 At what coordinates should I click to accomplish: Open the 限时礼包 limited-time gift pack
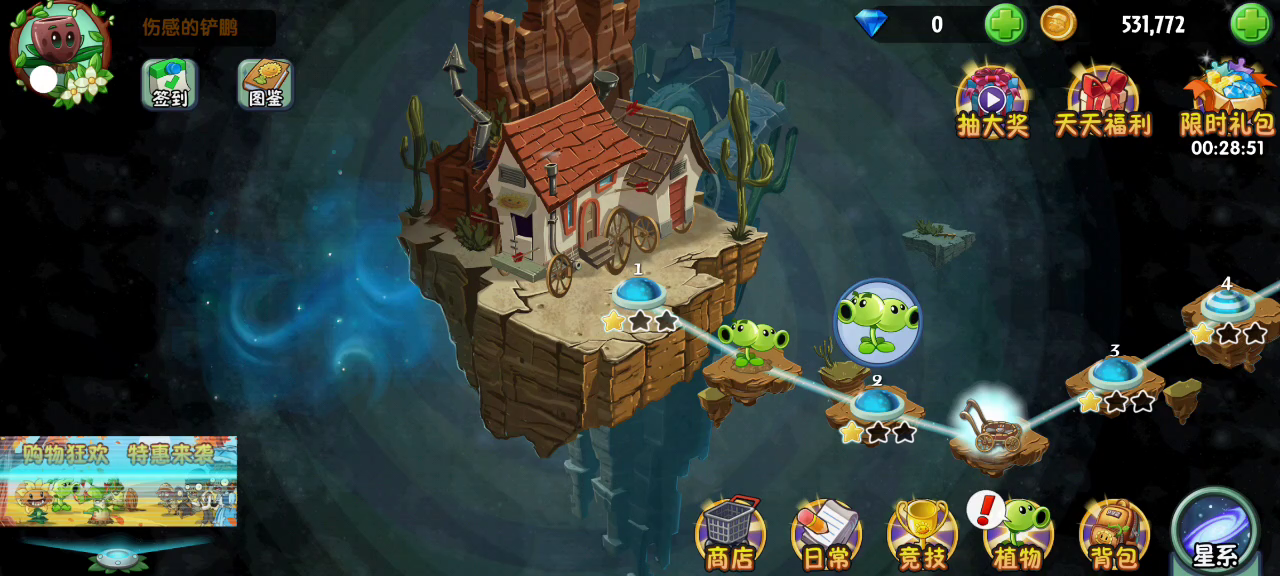point(1227,102)
